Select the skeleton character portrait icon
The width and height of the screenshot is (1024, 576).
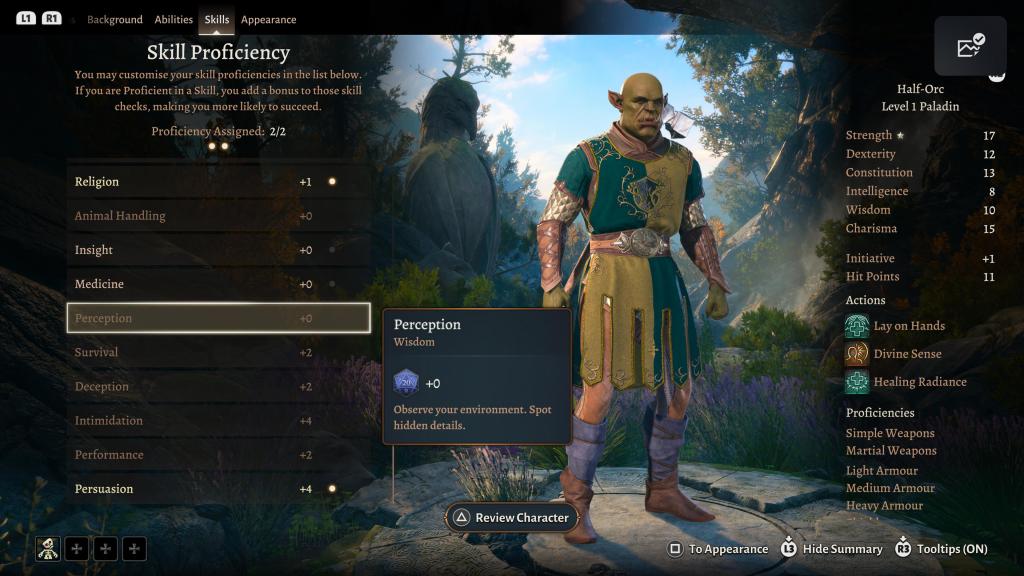tap(48, 548)
